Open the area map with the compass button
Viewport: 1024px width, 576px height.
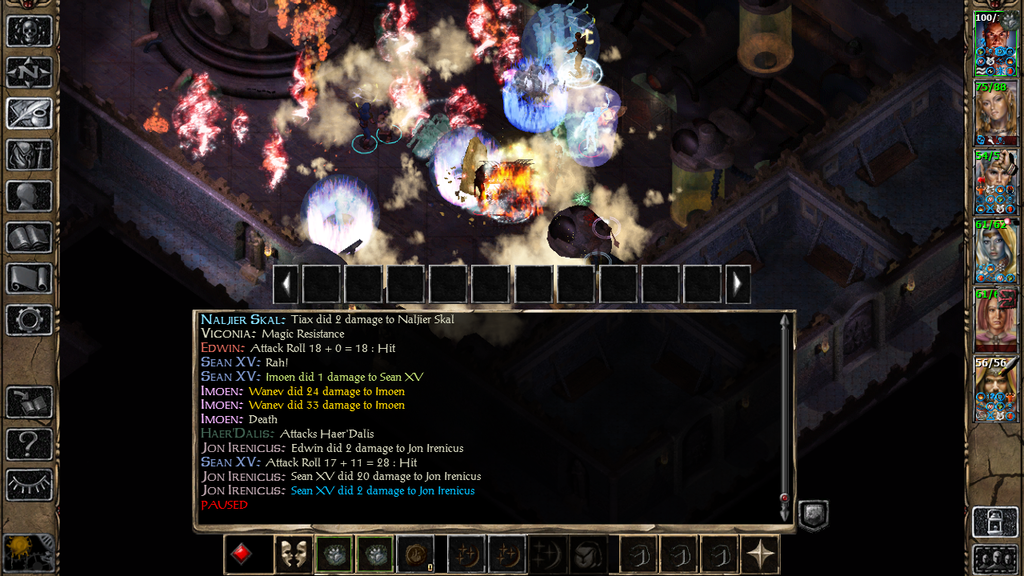[x=29, y=72]
